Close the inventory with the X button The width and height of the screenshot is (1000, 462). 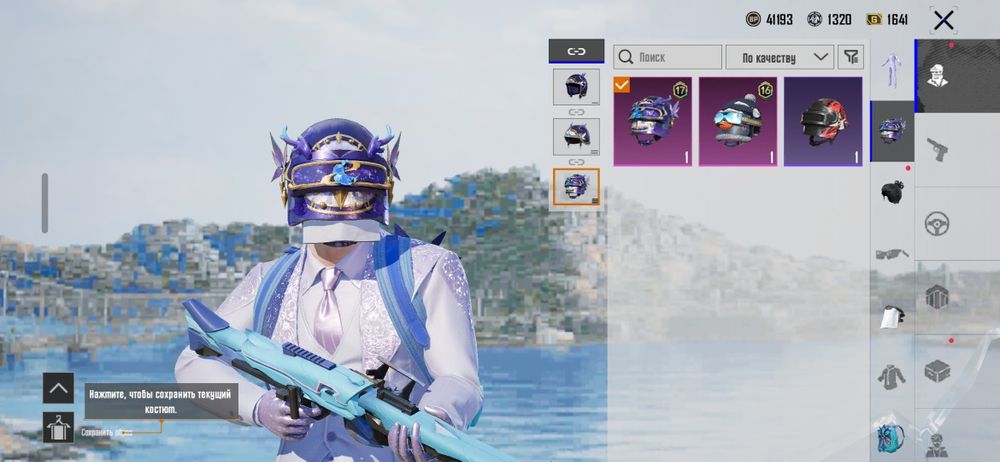942,19
